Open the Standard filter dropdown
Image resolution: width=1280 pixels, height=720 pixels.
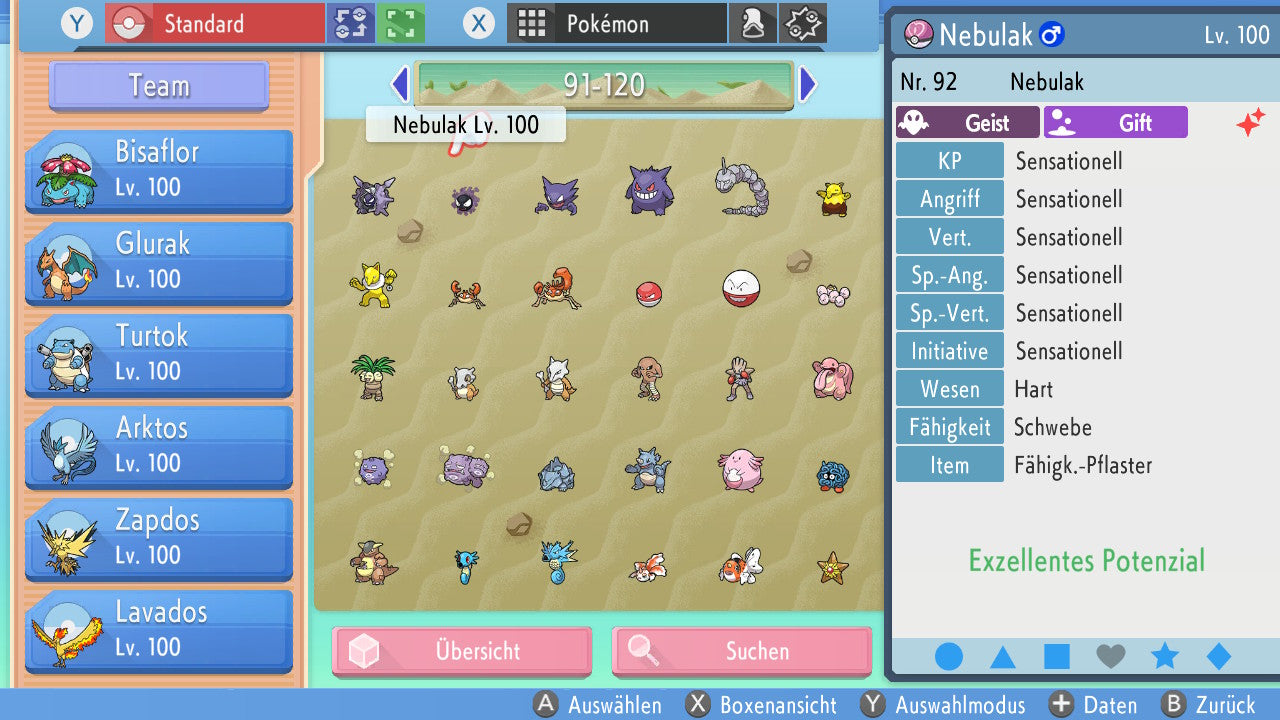tap(213, 22)
